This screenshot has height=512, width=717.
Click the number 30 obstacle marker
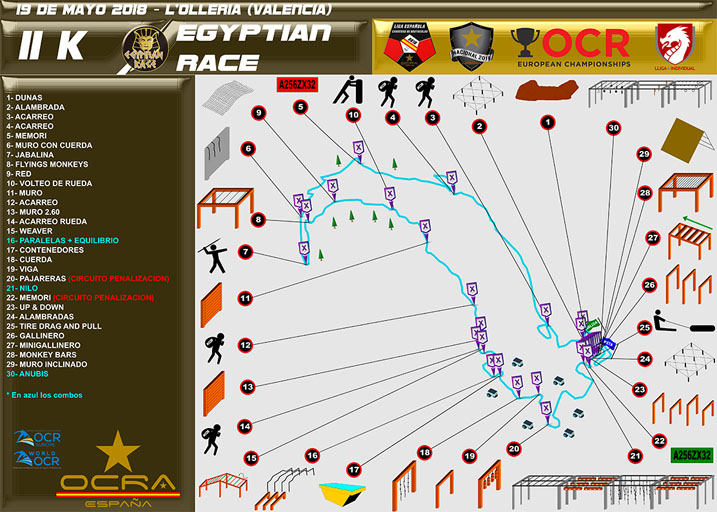tap(613, 128)
